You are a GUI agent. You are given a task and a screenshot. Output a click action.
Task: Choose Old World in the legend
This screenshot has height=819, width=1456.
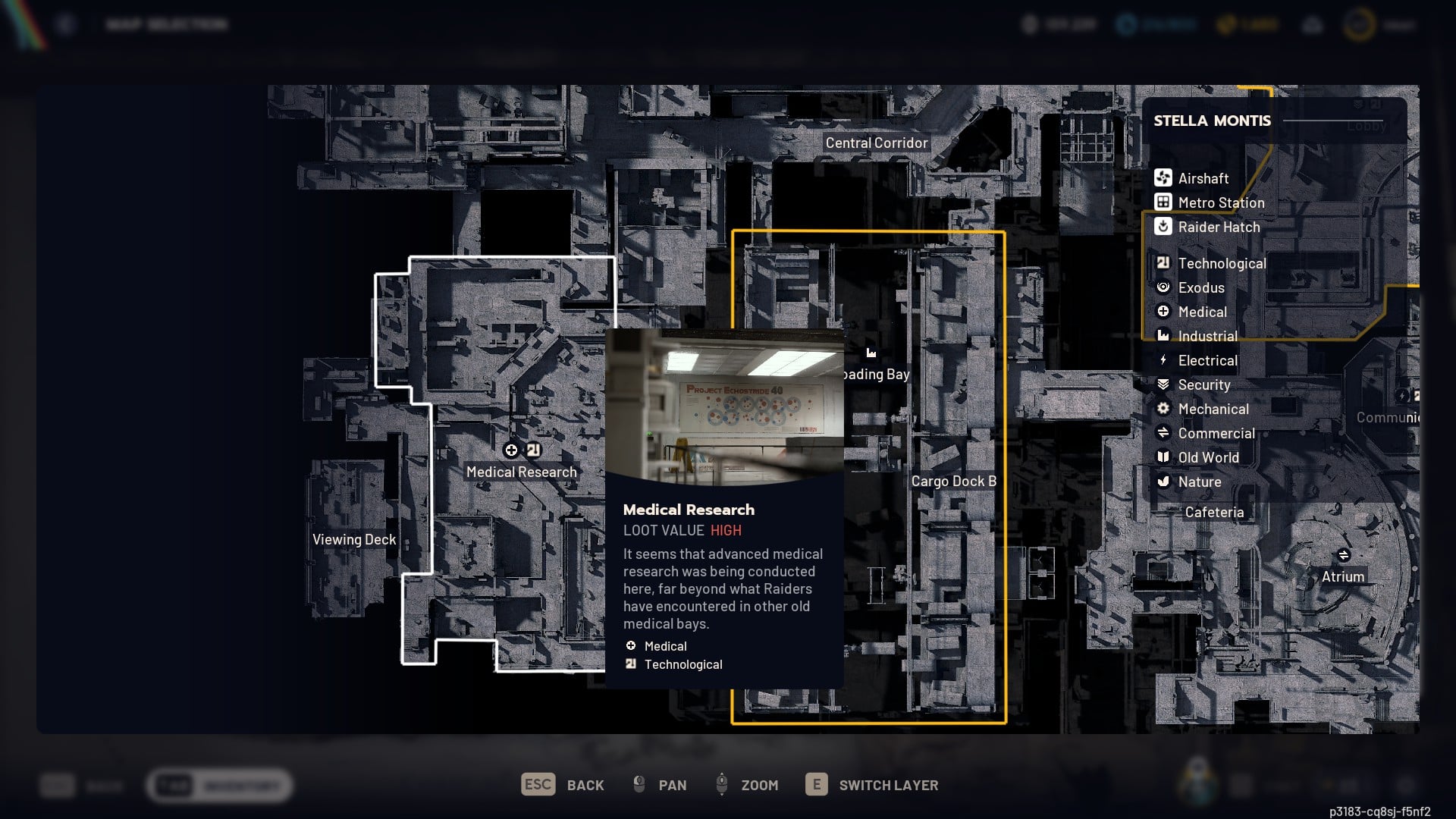[x=1208, y=457]
